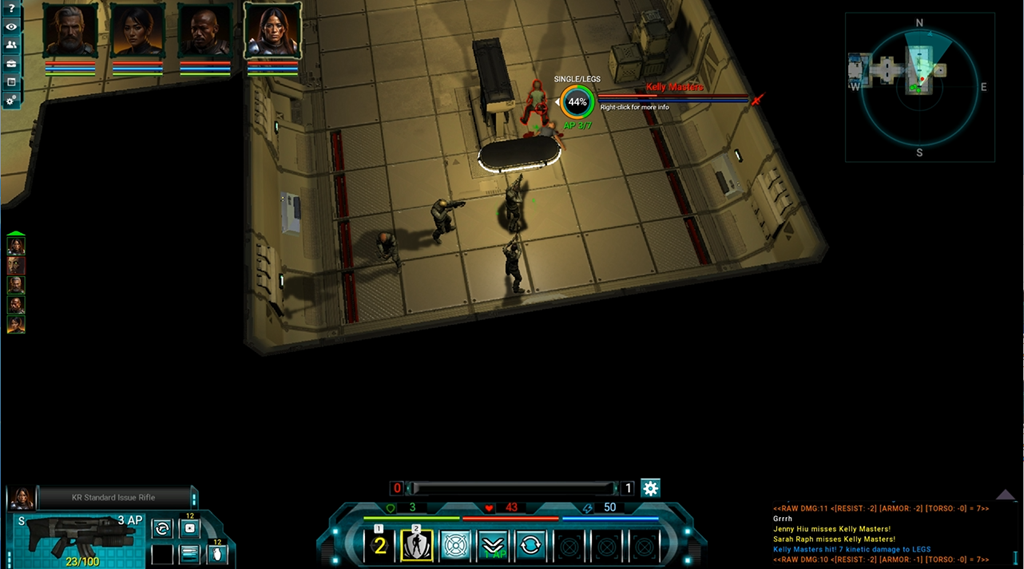Select the ammo clip slot
The height and width of the screenshot is (569, 1024).
click(189, 553)
